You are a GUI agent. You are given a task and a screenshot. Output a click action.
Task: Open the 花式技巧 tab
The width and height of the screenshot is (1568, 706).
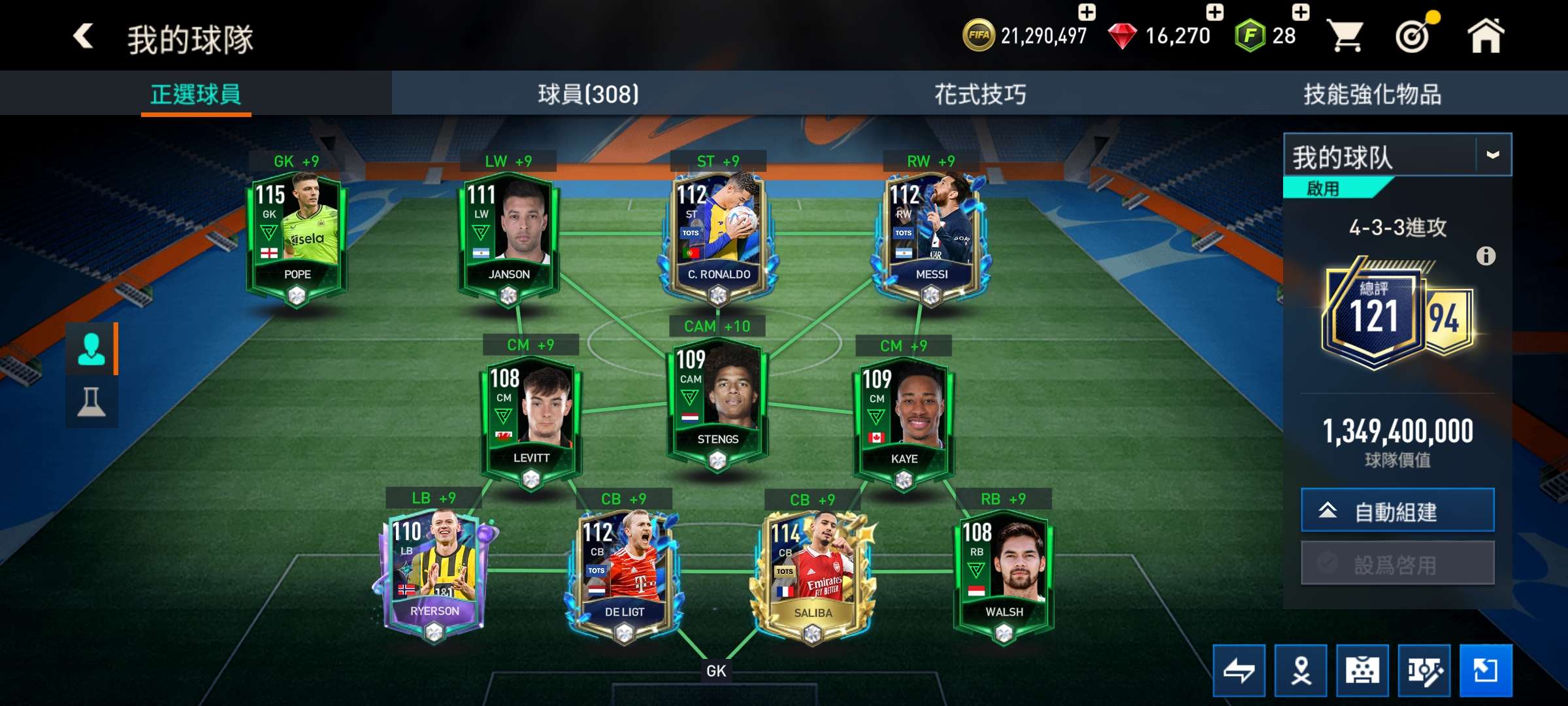(x=980, y=94)
